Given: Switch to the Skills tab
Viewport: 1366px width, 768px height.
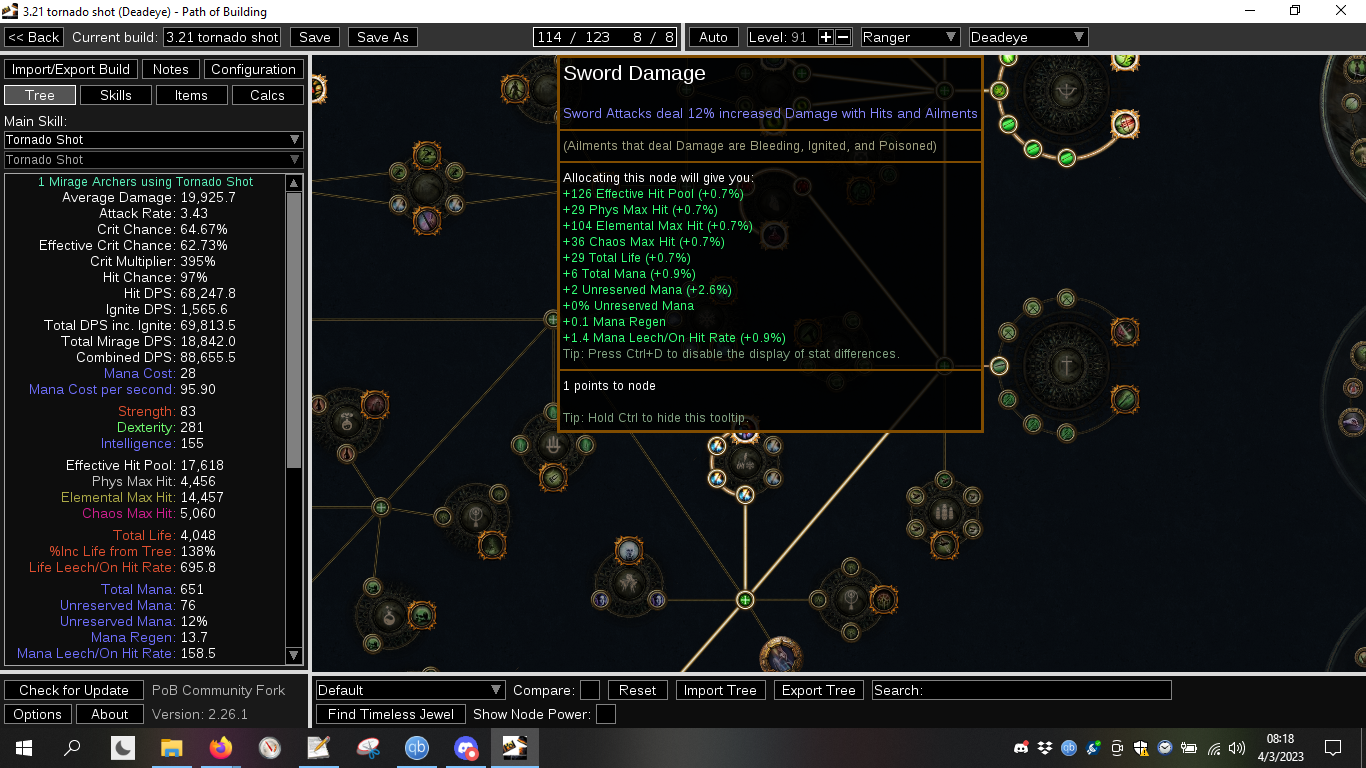Looking at the screenshot, I should click(115, 95).
